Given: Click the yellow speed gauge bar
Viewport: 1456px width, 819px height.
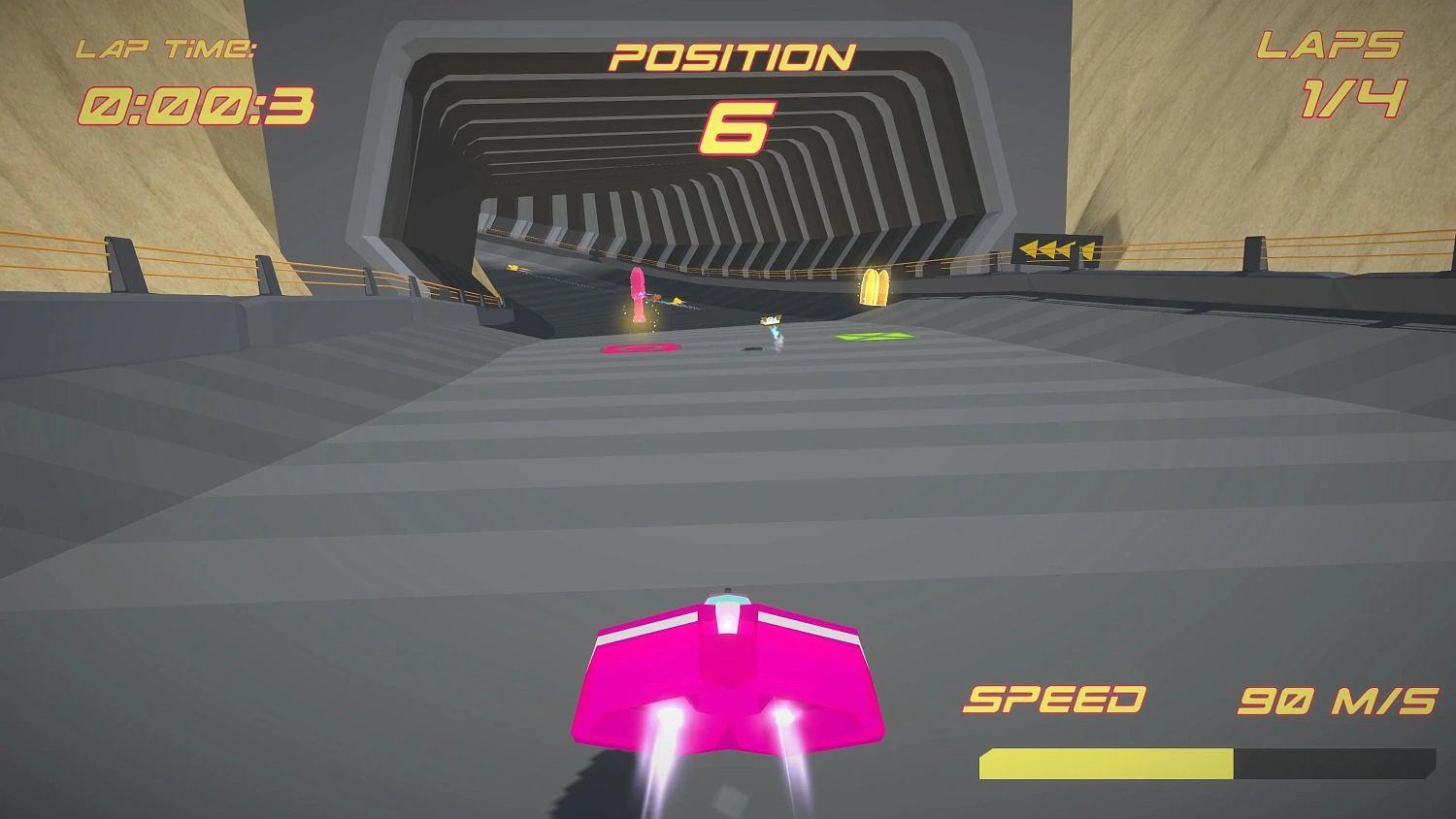Looking at the screenshot, I should 1107,764.
